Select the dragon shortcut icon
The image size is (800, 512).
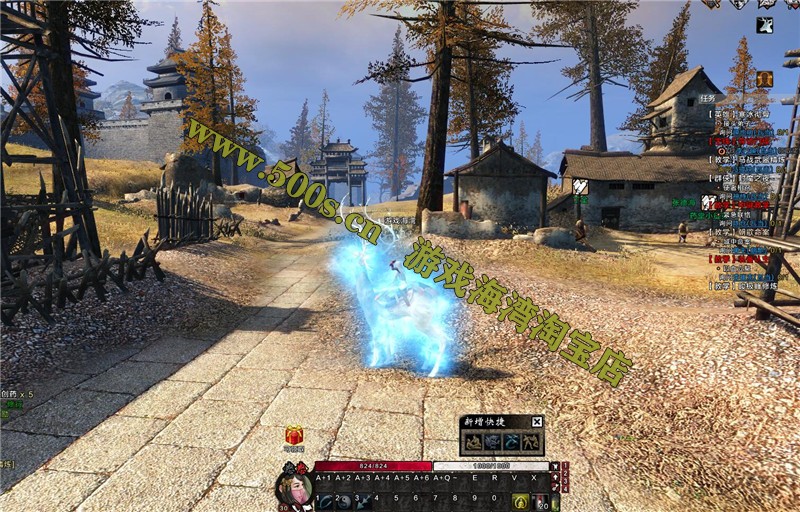(x=492, y=441)
